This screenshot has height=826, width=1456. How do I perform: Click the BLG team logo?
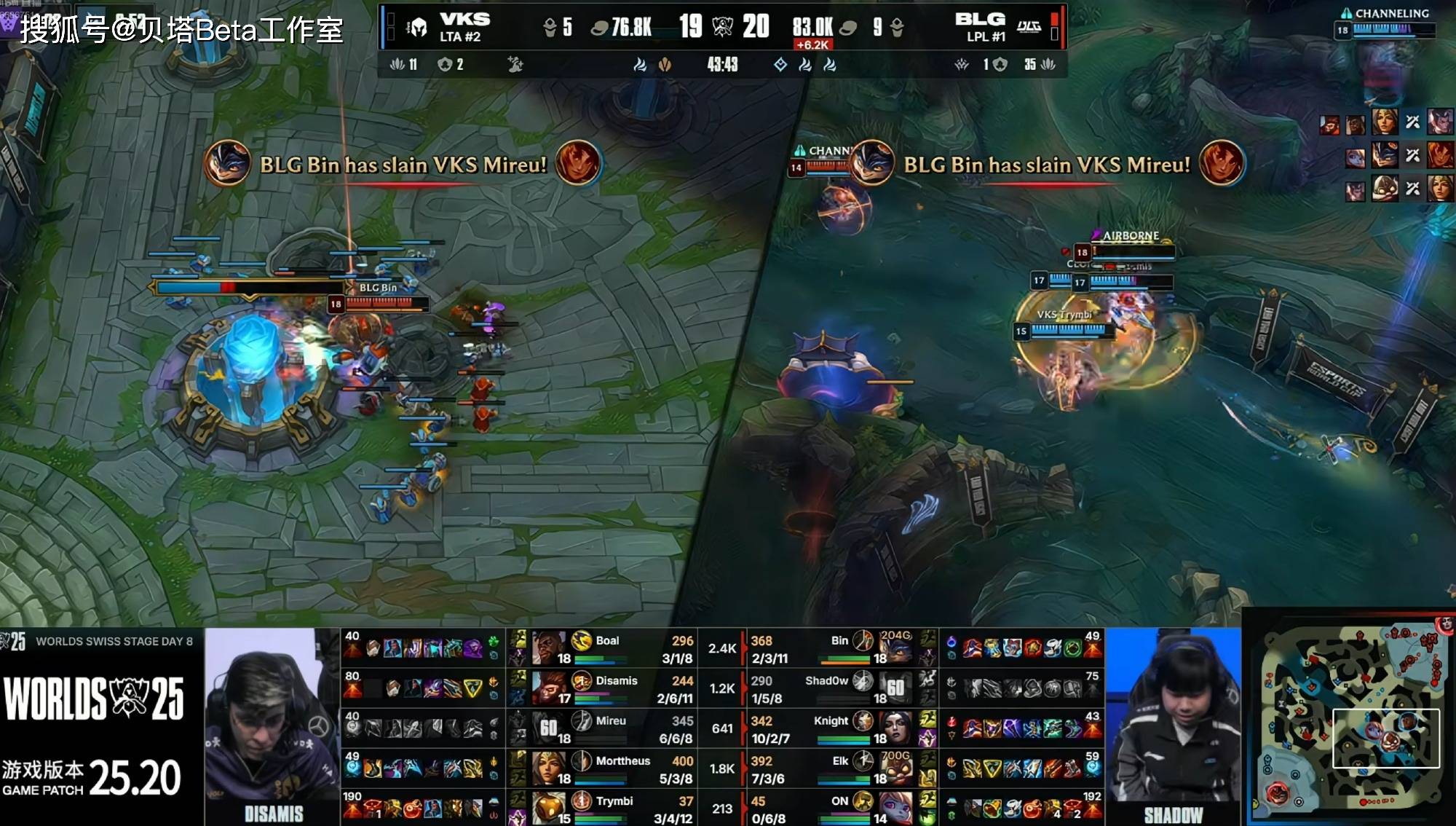(x=1029, y=28)
